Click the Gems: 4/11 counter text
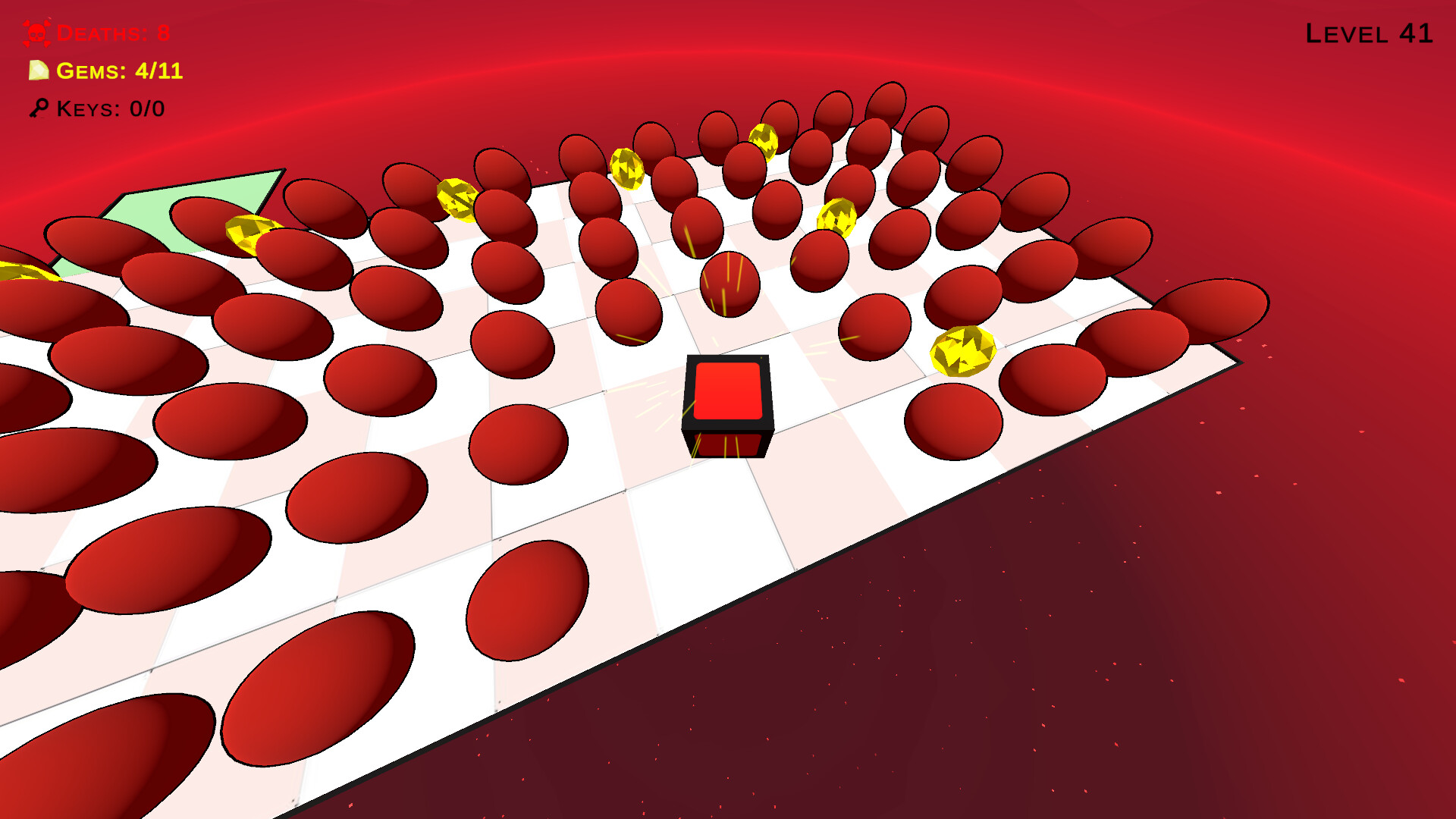Screen dimensions: 1456x819 pos(118,72)
